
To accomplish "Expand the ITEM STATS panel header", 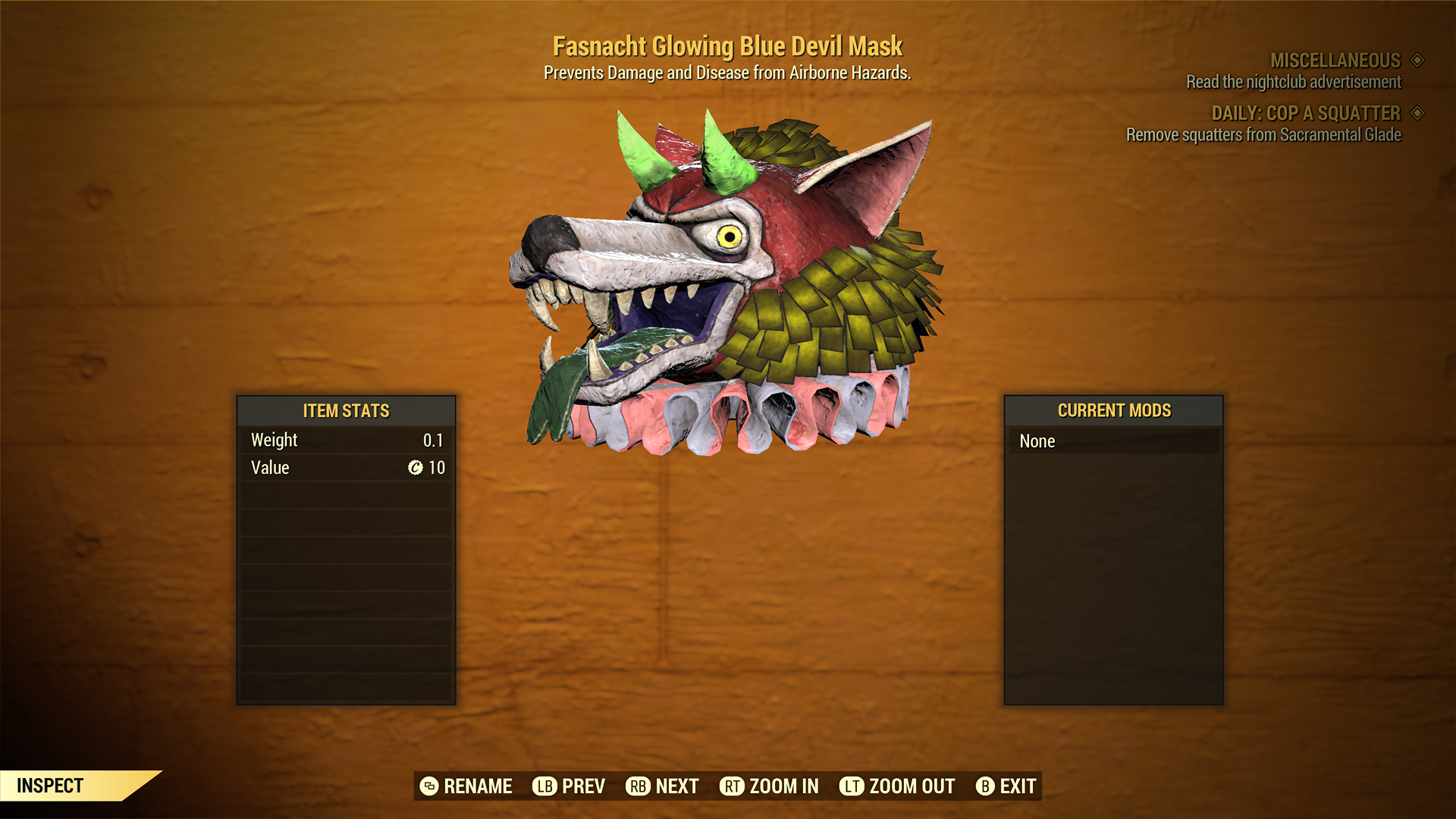I will (x=345, y=411).
